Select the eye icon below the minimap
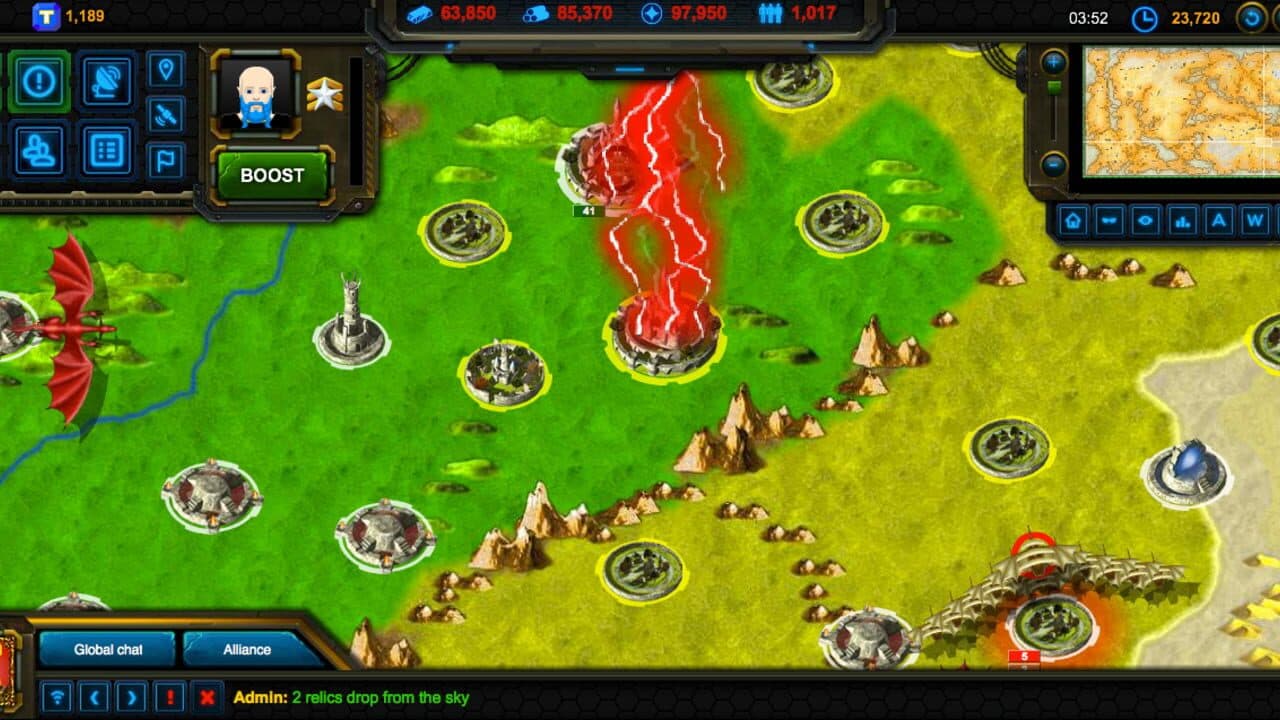This screenshot has width=1280, height=720. point(1143,222)
